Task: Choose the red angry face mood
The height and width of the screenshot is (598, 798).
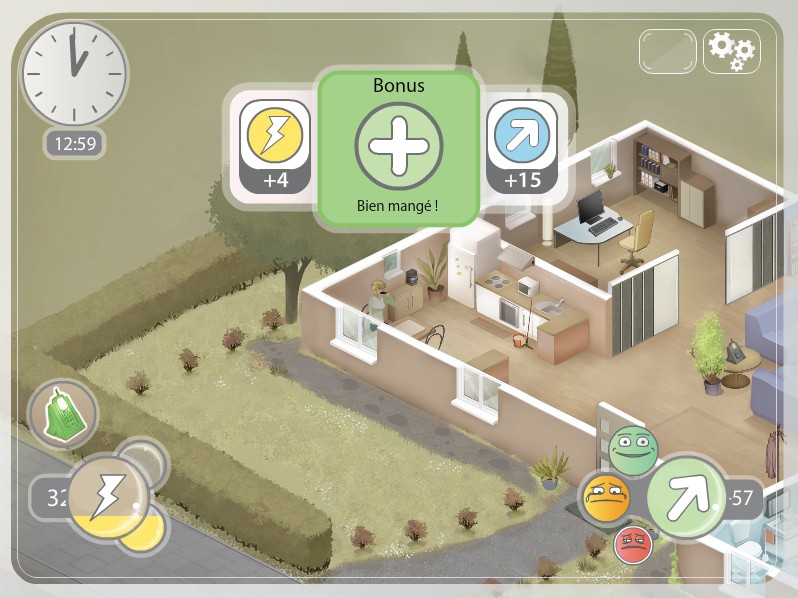Action: click(632, 545)
